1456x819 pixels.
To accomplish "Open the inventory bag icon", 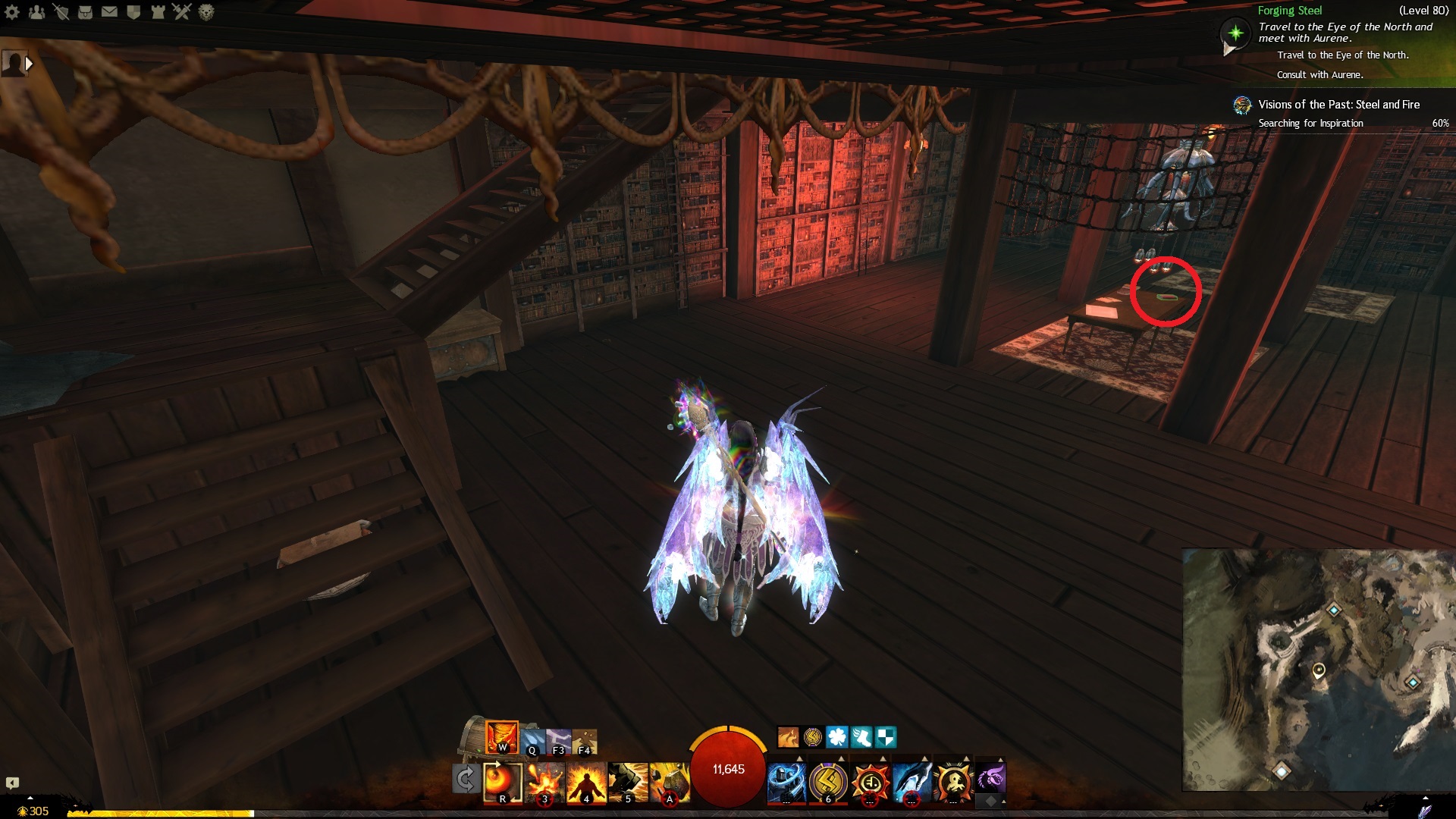I will coord(85,11).
